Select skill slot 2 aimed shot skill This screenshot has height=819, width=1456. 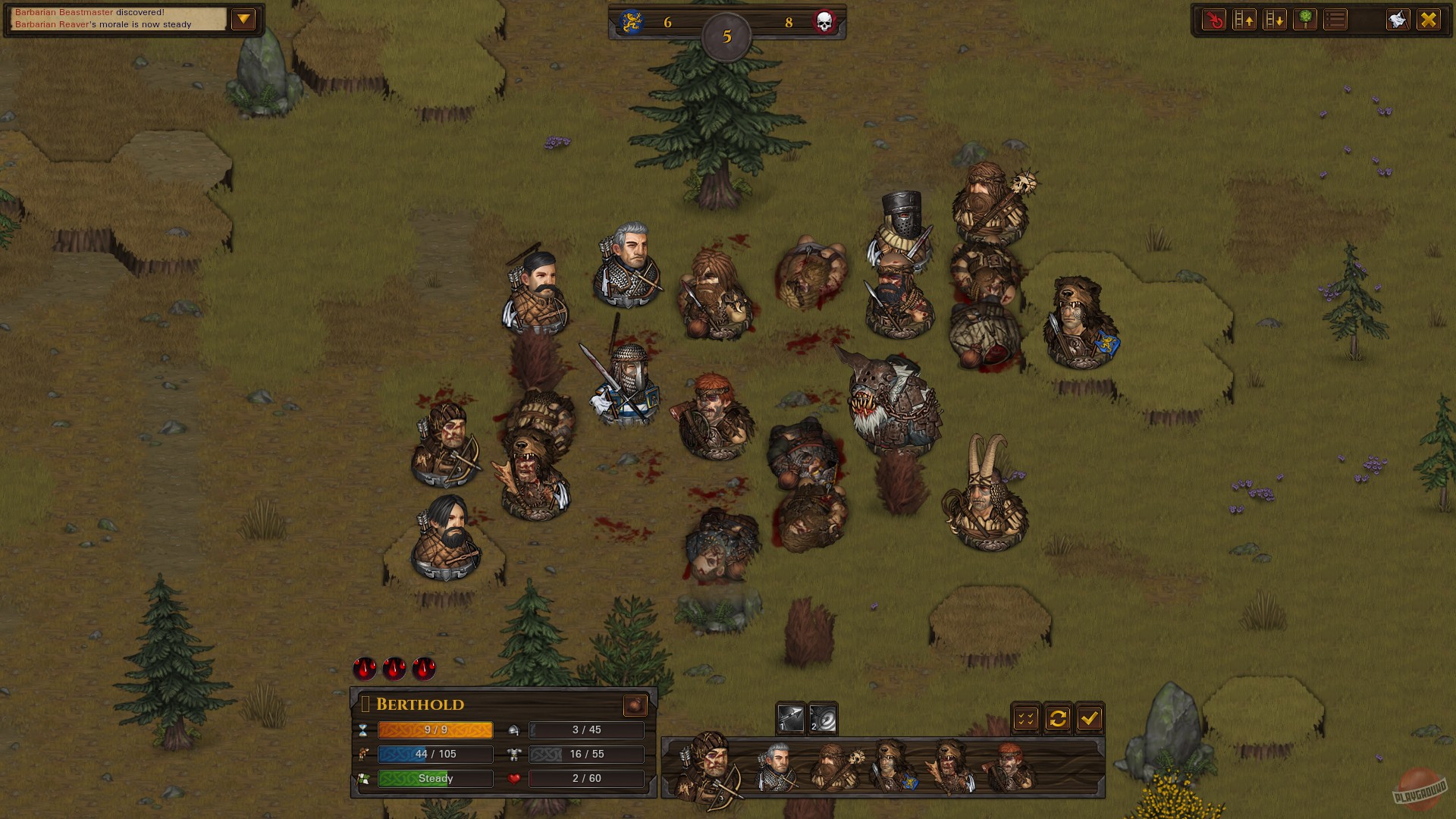823,717
